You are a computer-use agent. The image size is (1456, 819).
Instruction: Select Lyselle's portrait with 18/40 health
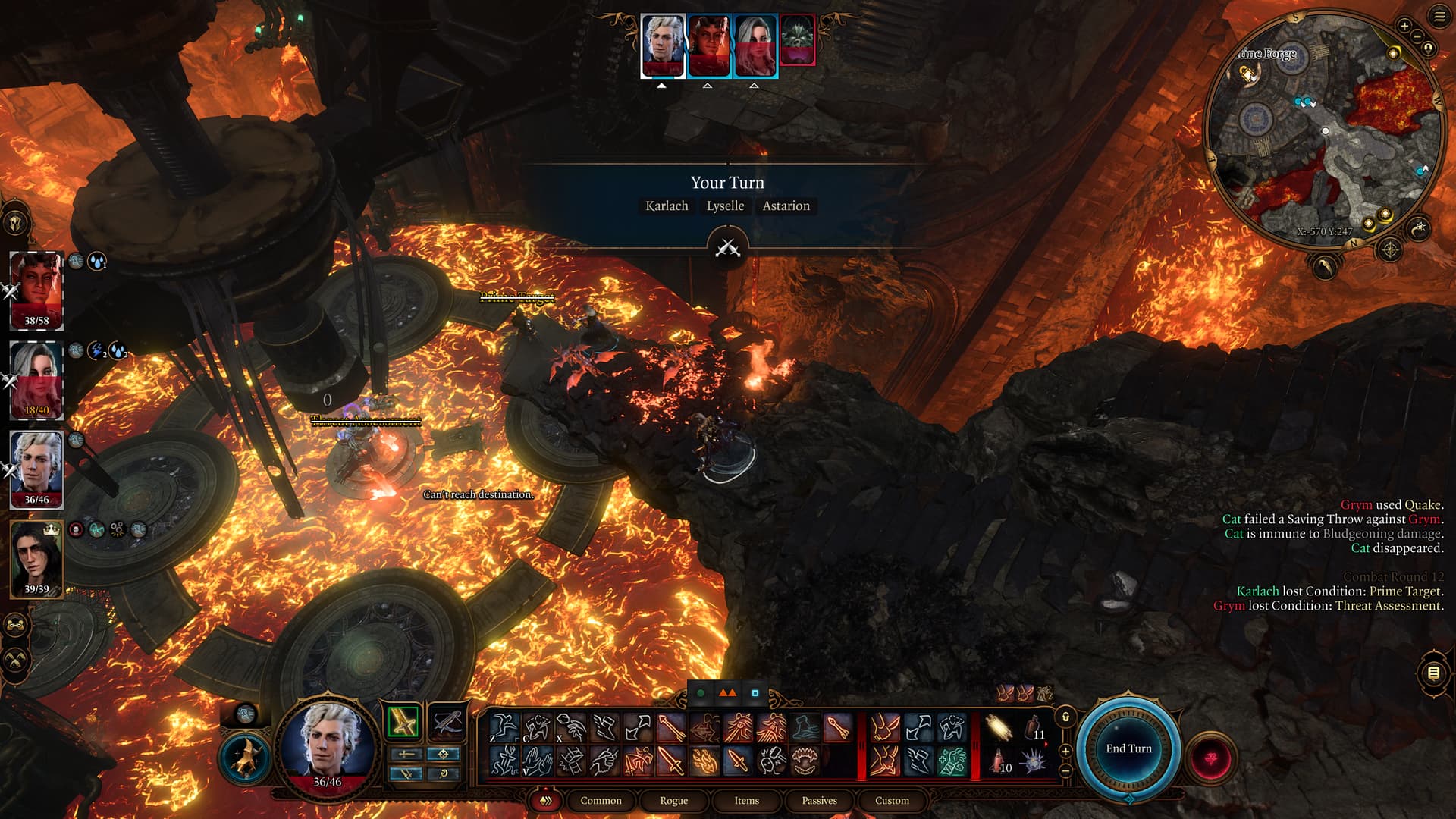tap(36, 379)
